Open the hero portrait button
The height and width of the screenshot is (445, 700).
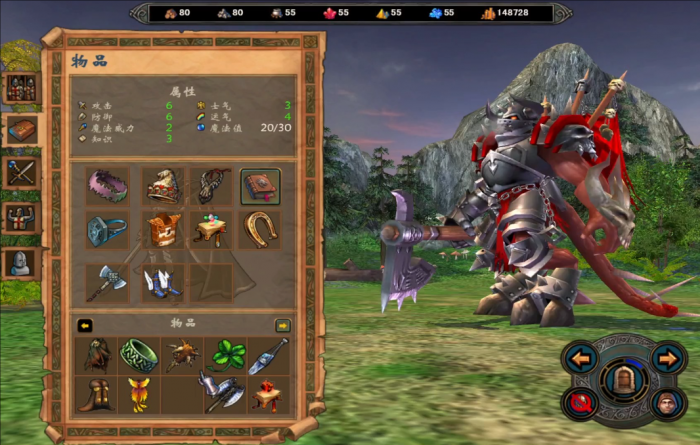pyautogui.click(x=666, y=403)
